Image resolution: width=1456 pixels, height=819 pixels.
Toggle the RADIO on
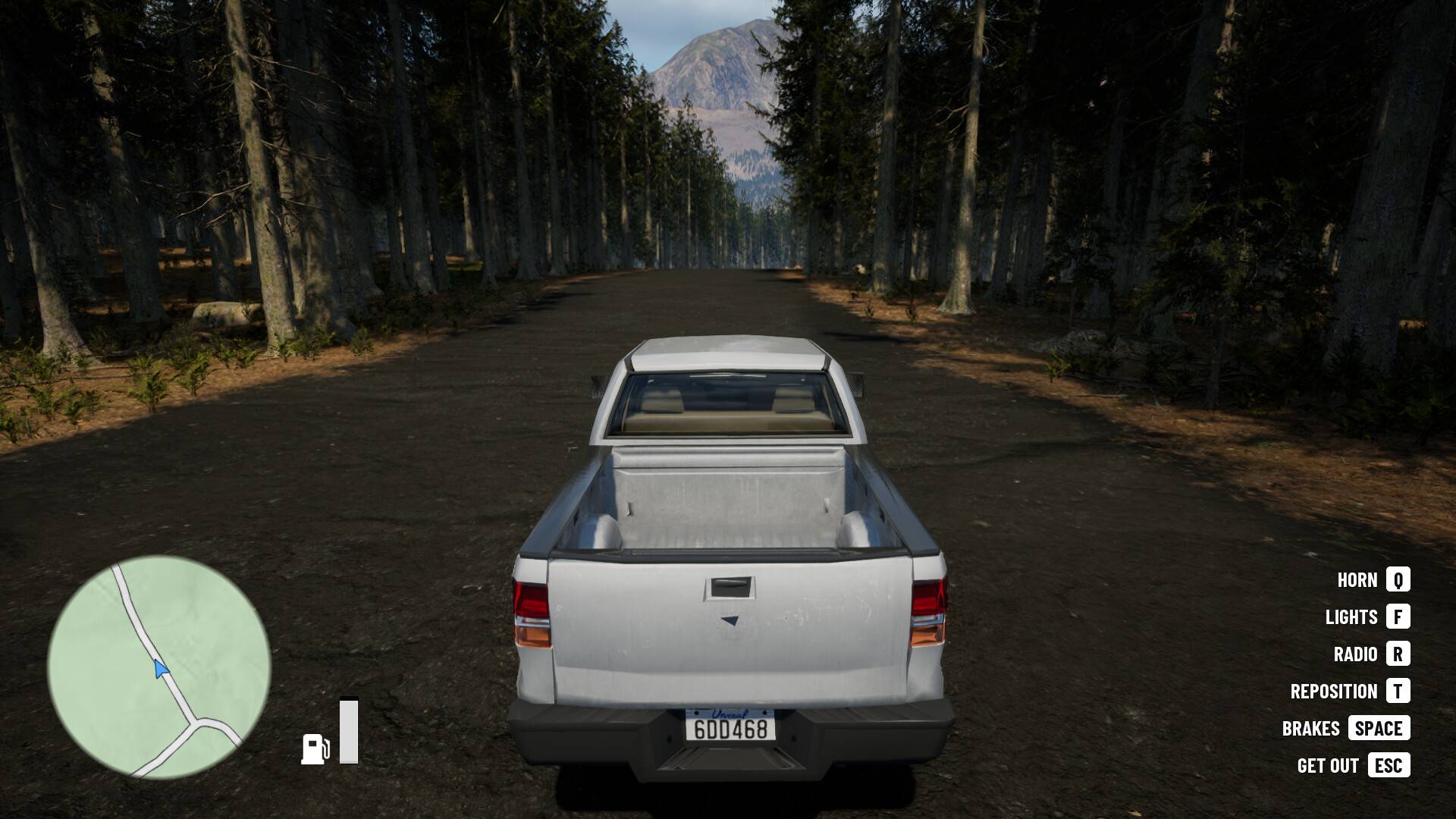click(1356, 654)
